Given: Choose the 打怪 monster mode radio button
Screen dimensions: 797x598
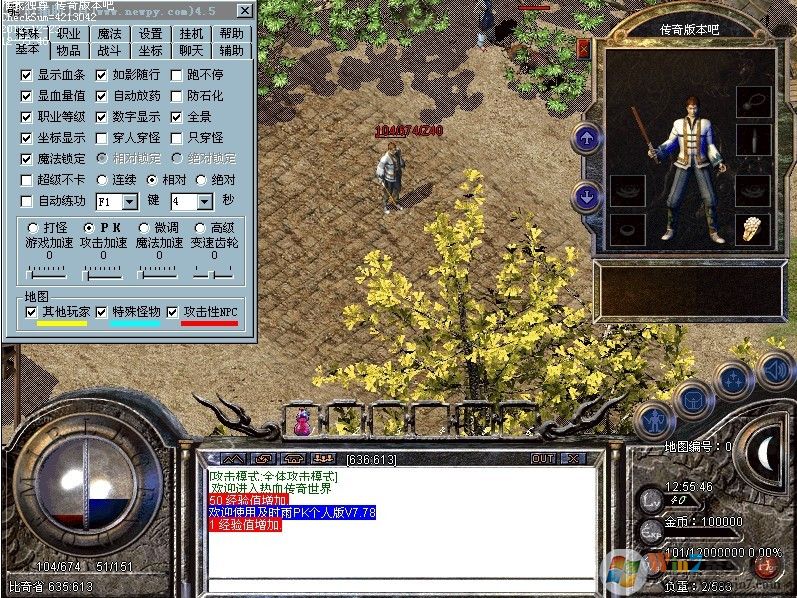Looking at the screenshot, I should pos(32,228).
